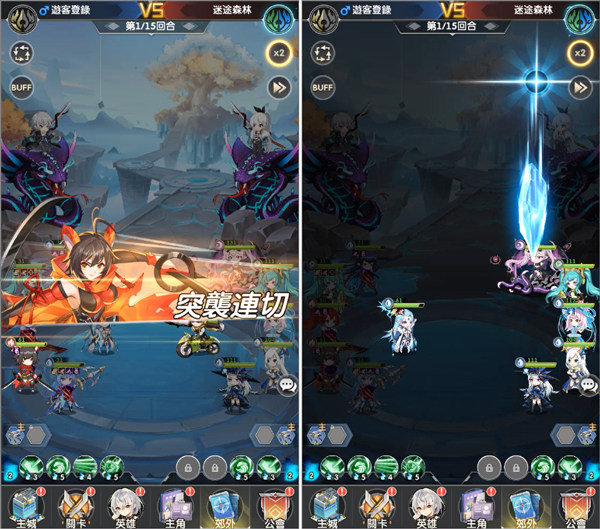Toggle the x2 speed button in the left screenshot

point(278,54)
